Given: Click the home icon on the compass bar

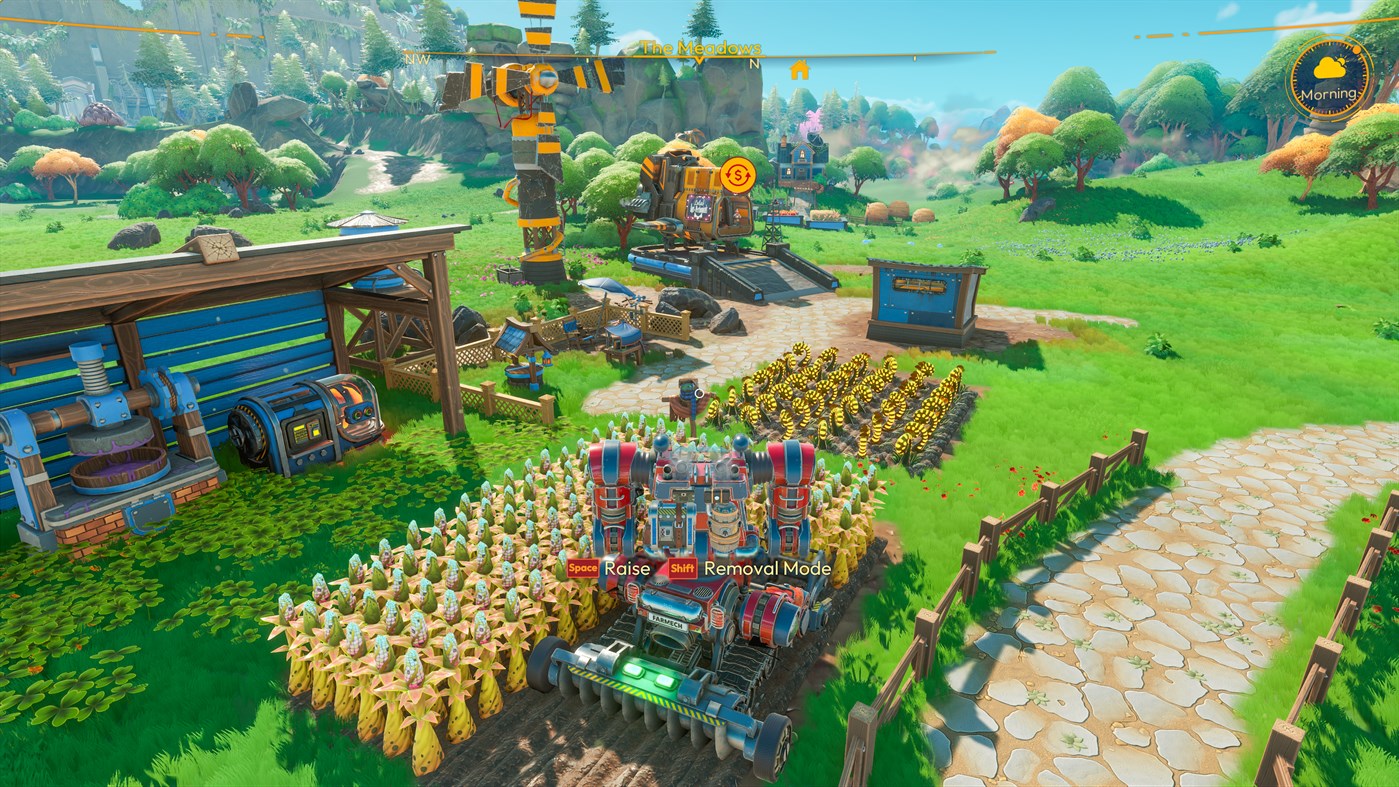Looking at the screenshot, I should (798, 71).
